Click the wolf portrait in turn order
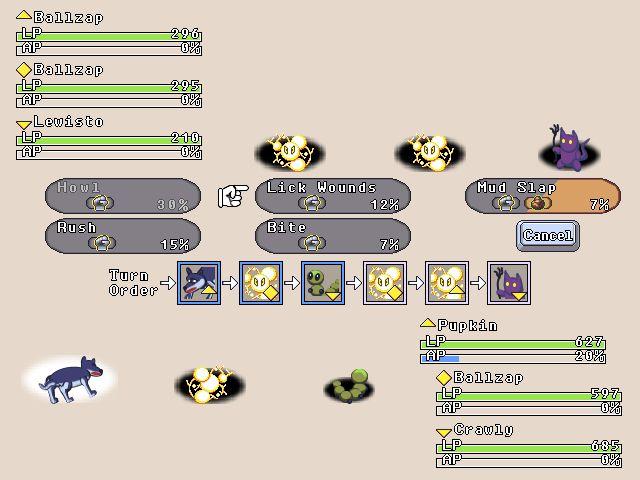The image size is (640, 480). 198,283
